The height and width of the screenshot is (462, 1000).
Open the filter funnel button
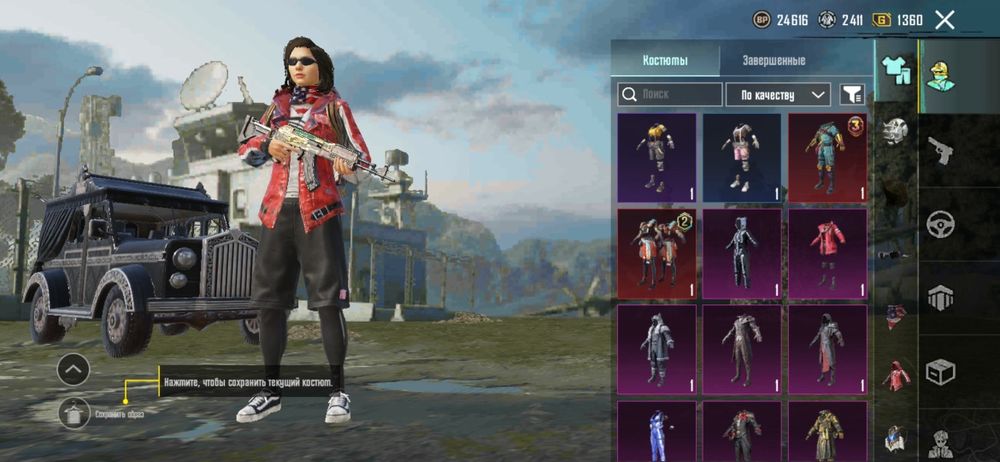click(852, 95)
